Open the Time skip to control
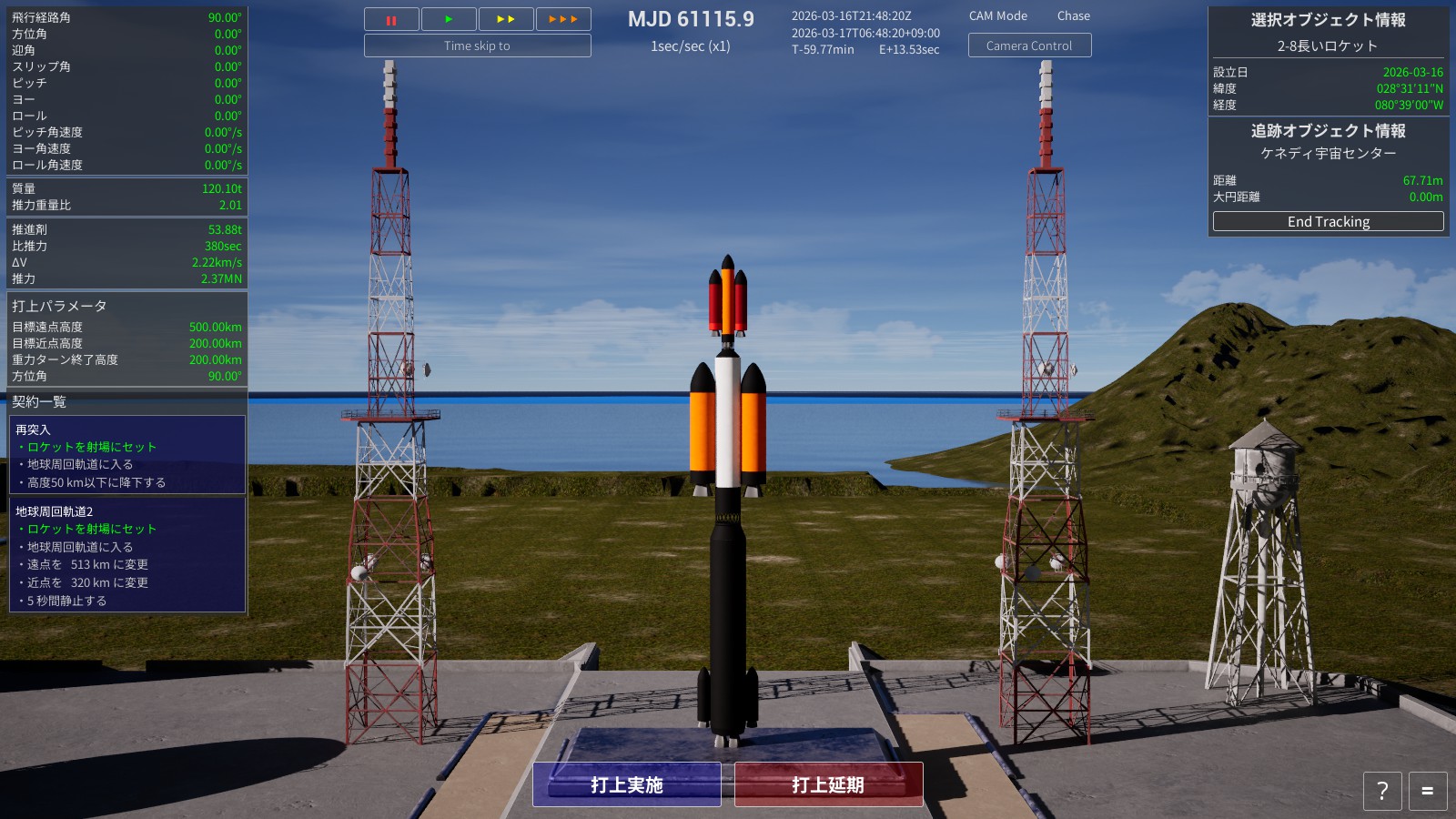Screen dimensions: 1456x819 477,45
